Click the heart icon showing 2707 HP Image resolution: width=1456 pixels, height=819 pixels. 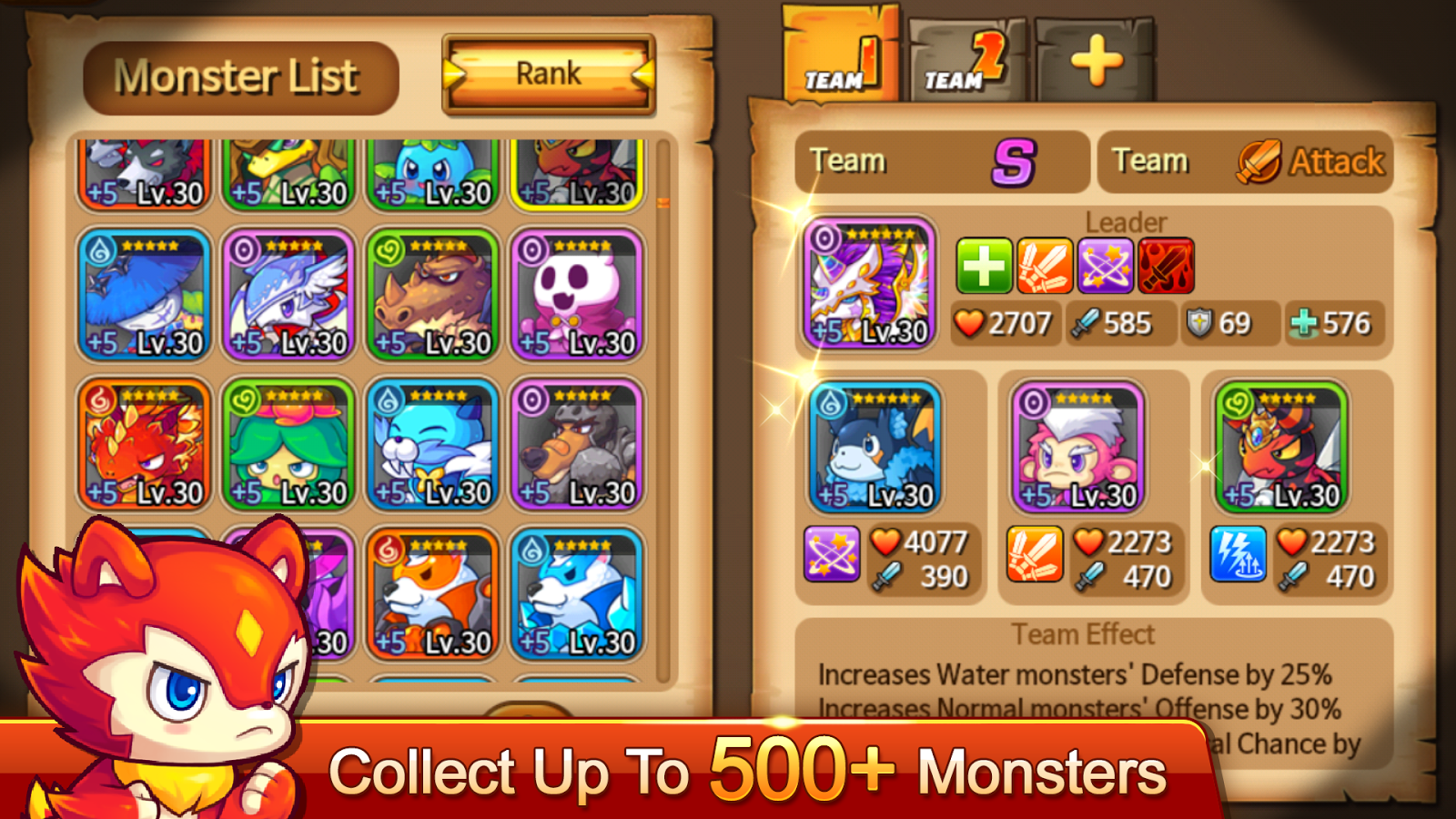[x=967, y=323]
